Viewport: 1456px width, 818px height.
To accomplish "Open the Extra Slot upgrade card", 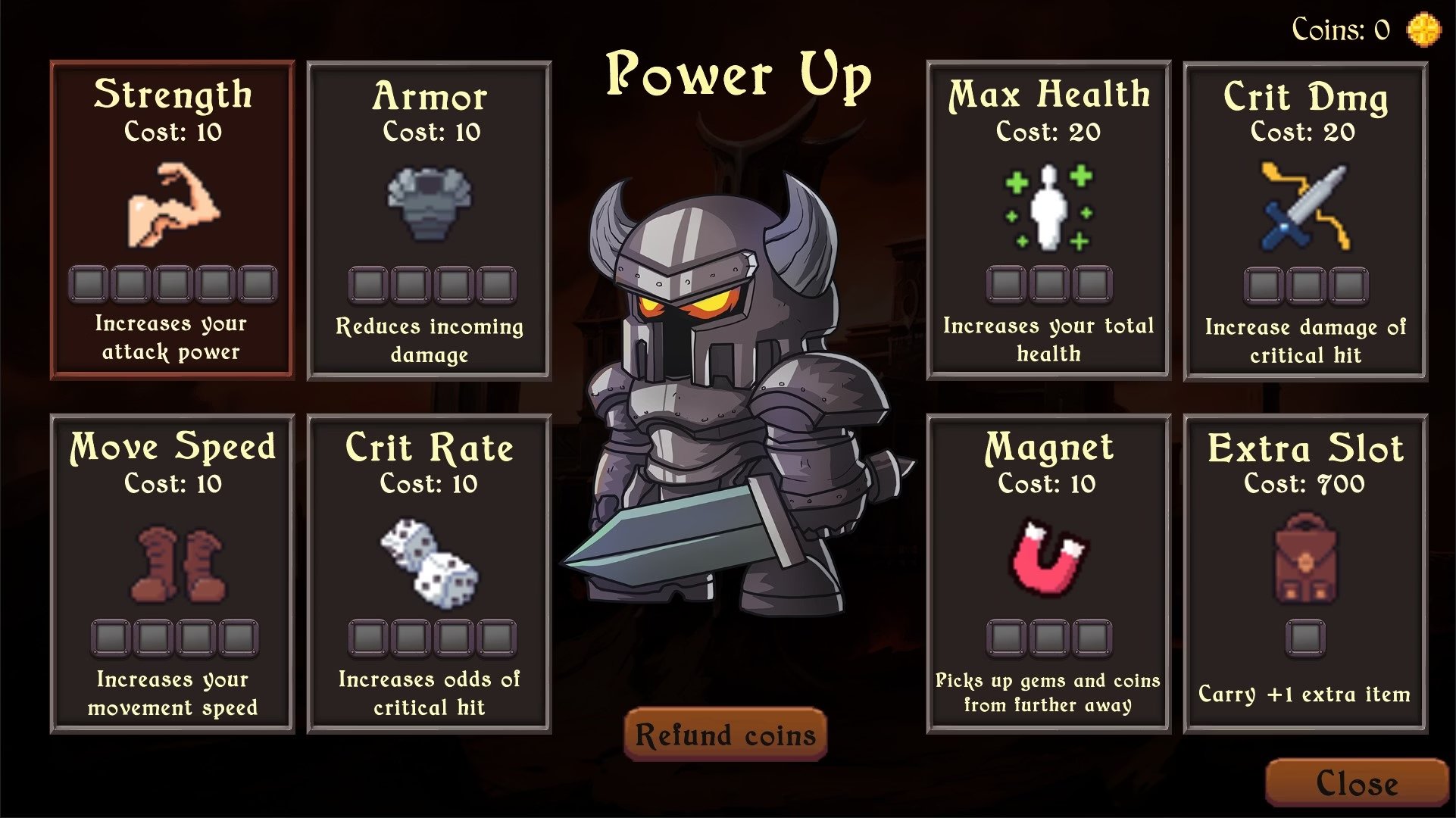I will (x=1305, y=573).
